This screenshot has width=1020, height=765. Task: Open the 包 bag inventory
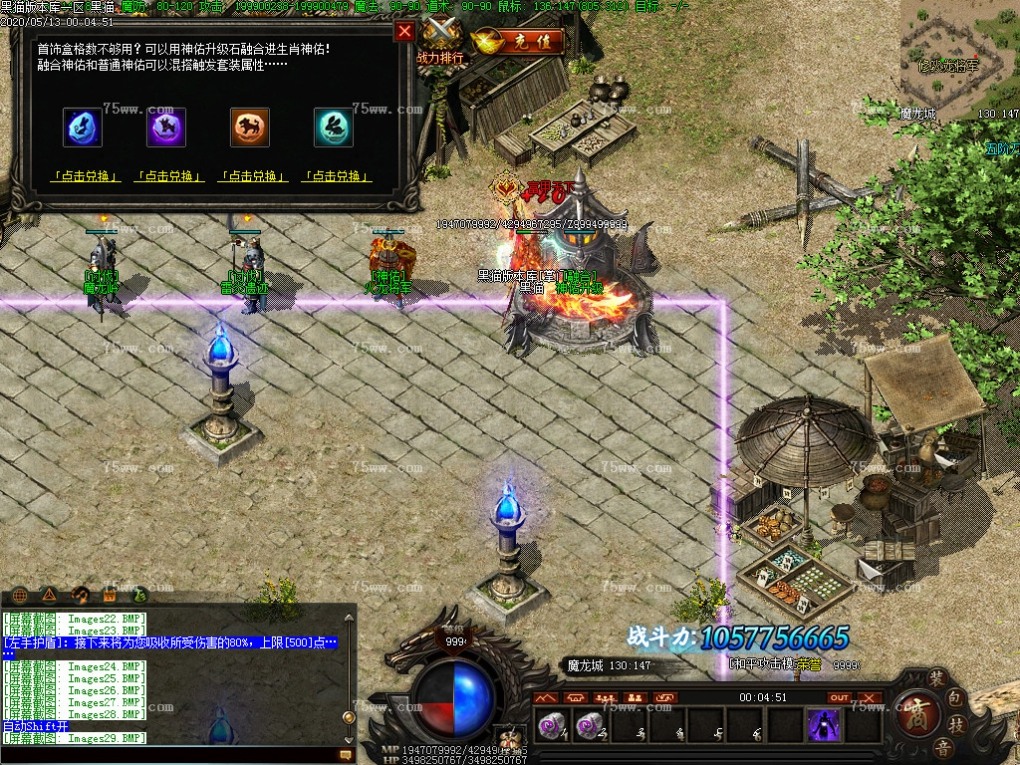click(x=955, y=698)
